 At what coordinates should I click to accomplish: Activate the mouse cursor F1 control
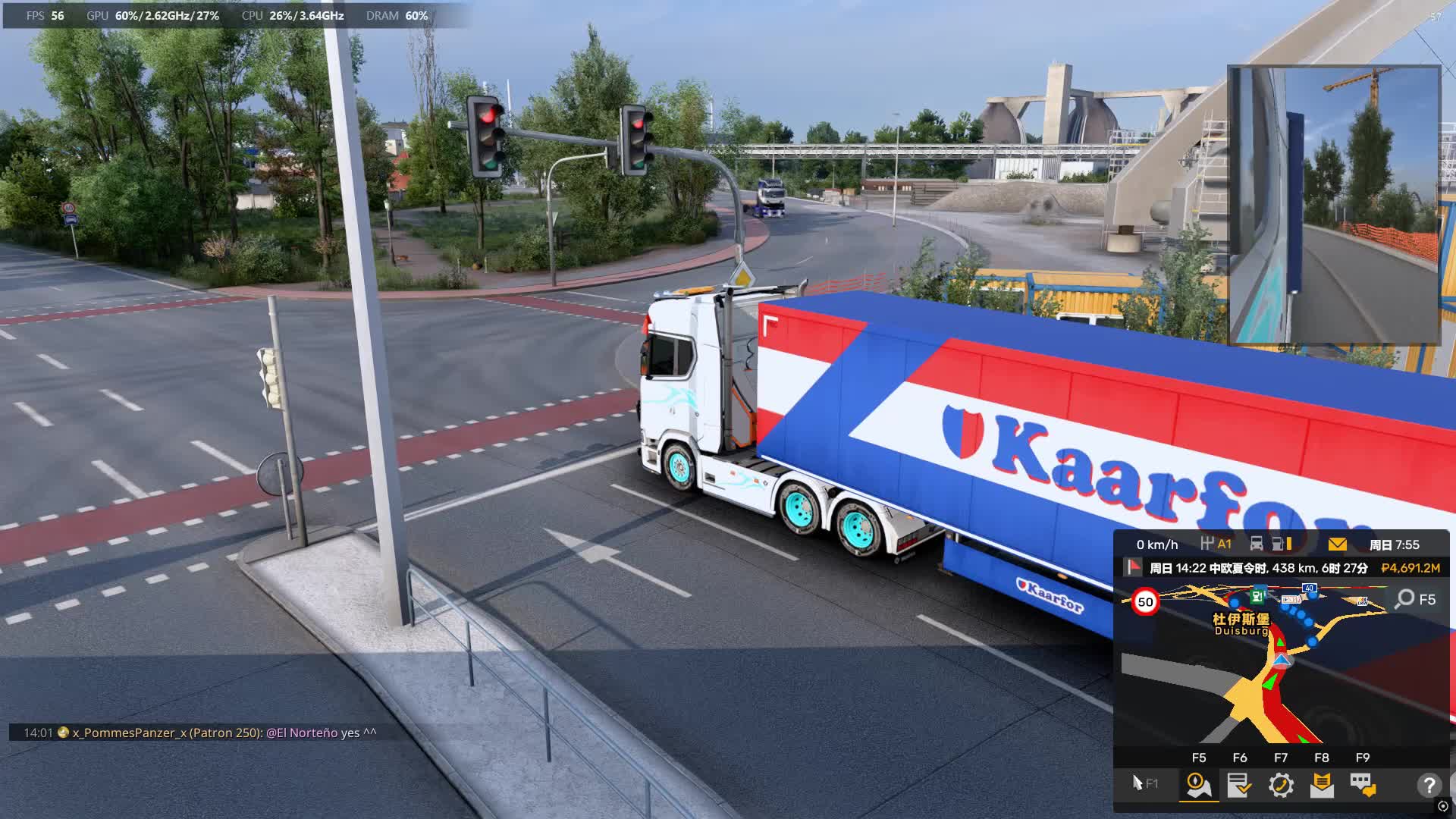[1144, 783]
